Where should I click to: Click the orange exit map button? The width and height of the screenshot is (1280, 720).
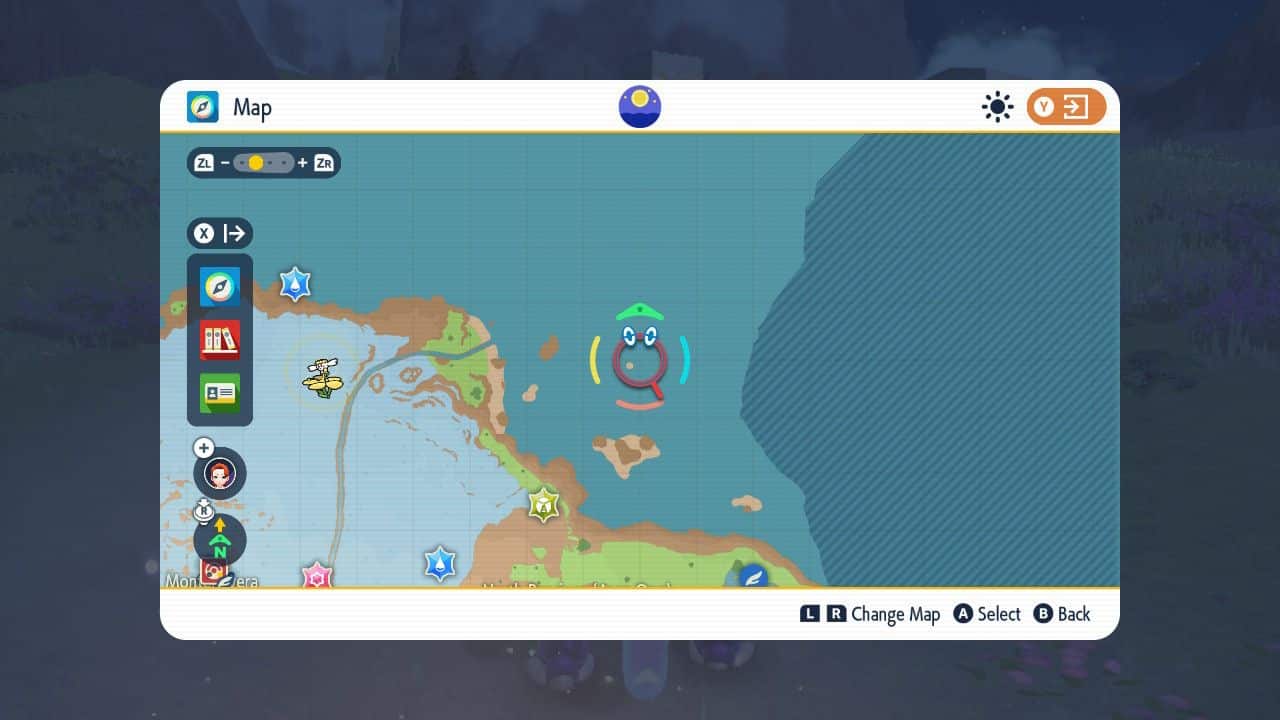[x=1066, y=107]
